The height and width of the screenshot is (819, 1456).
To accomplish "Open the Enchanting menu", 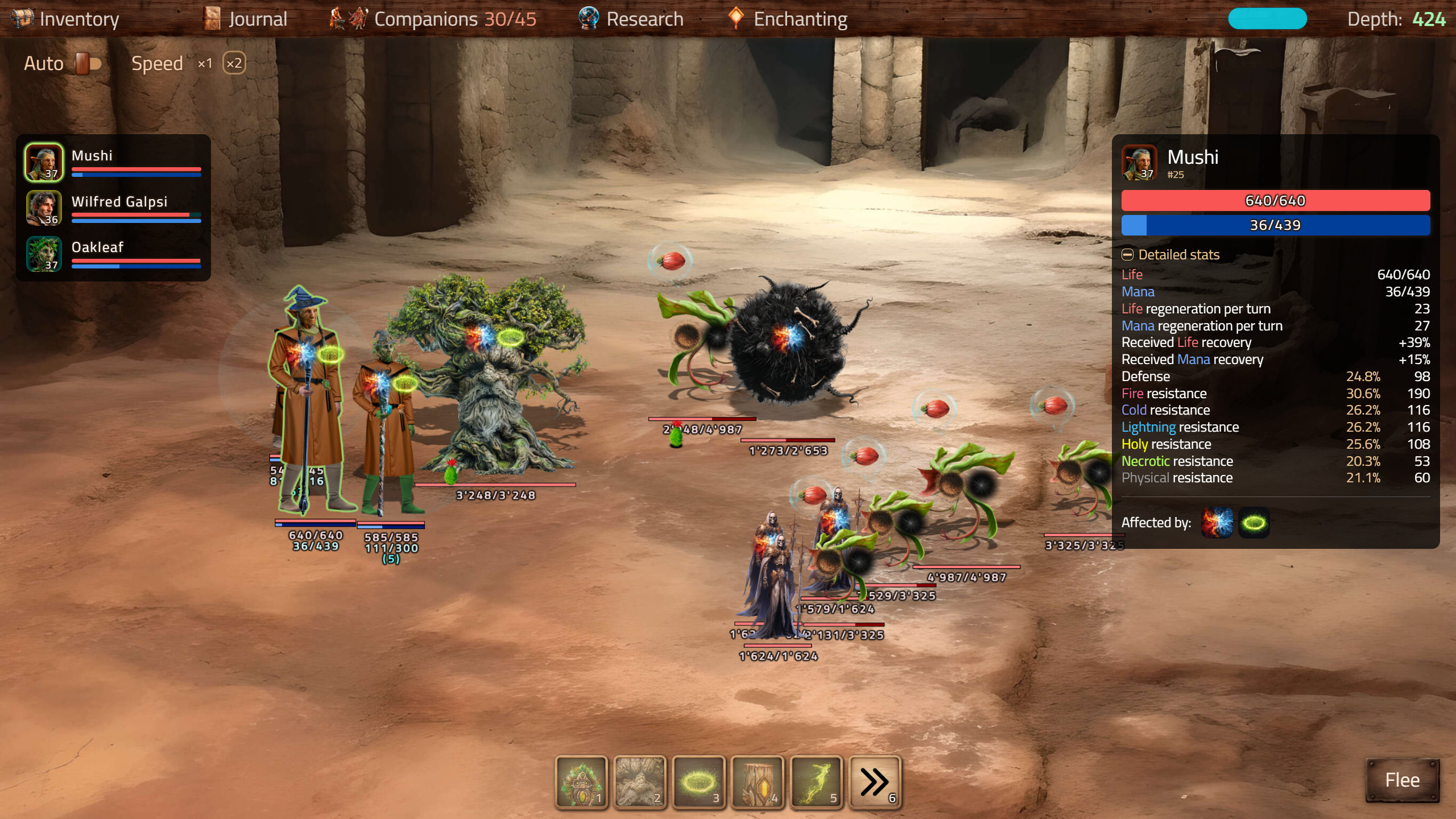I will pos(788,19).
